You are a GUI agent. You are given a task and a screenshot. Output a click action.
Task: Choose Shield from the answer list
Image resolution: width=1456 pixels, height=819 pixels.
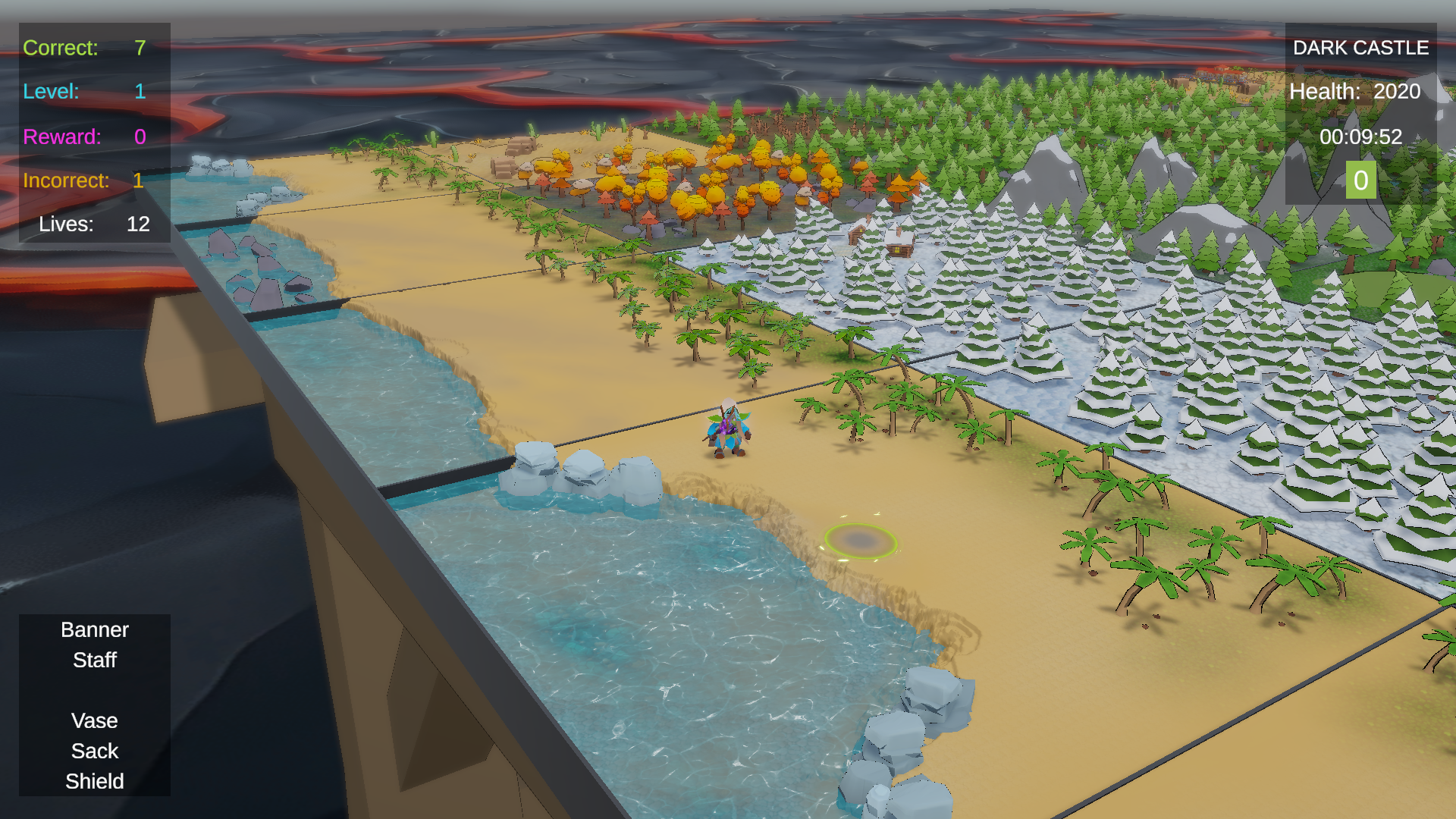pyautogui.click(x=94, y=781)
